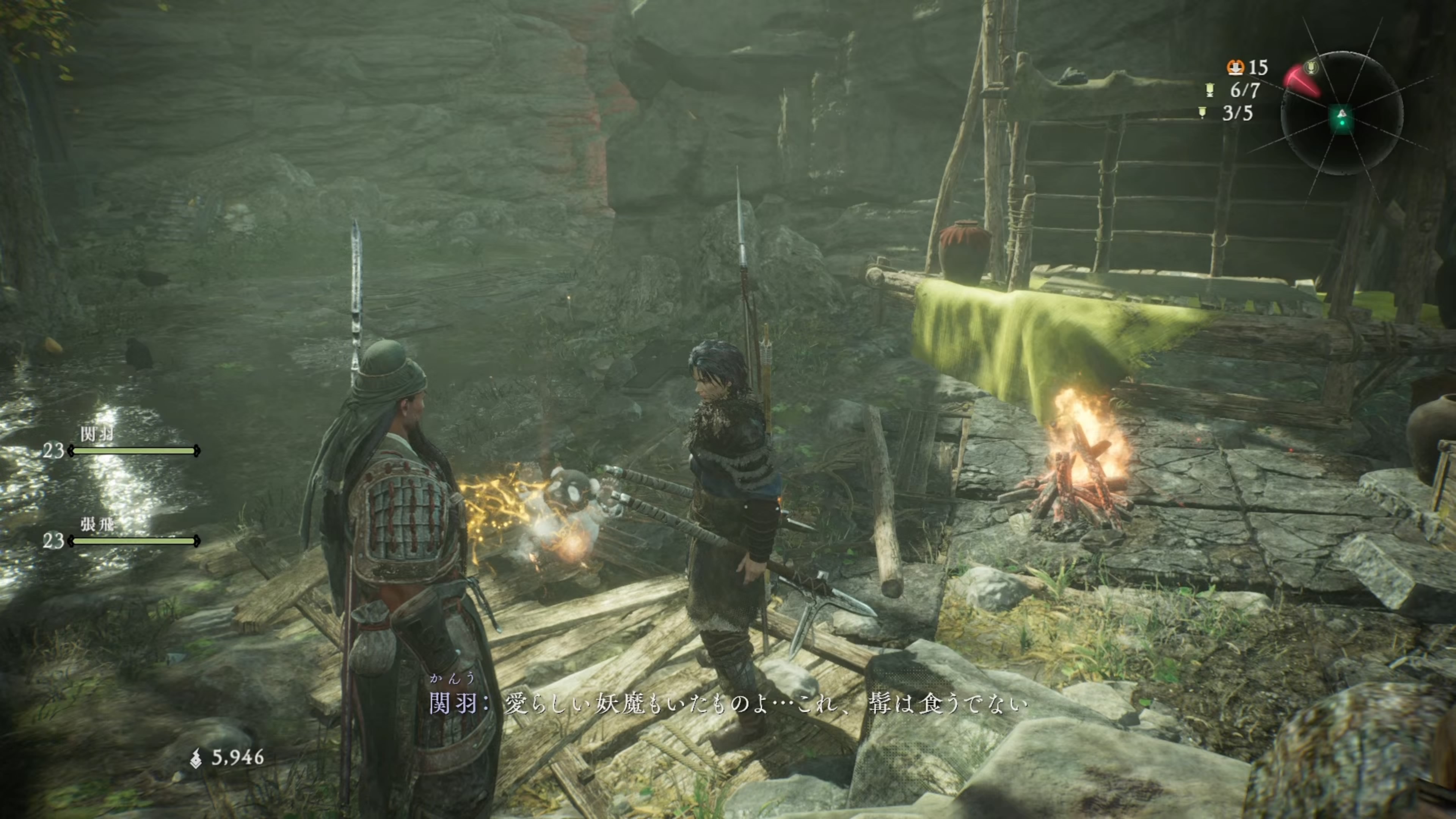Select the small marking flag icon beside 3/5
1456x819 pixels.
(x=1202, y=113)
